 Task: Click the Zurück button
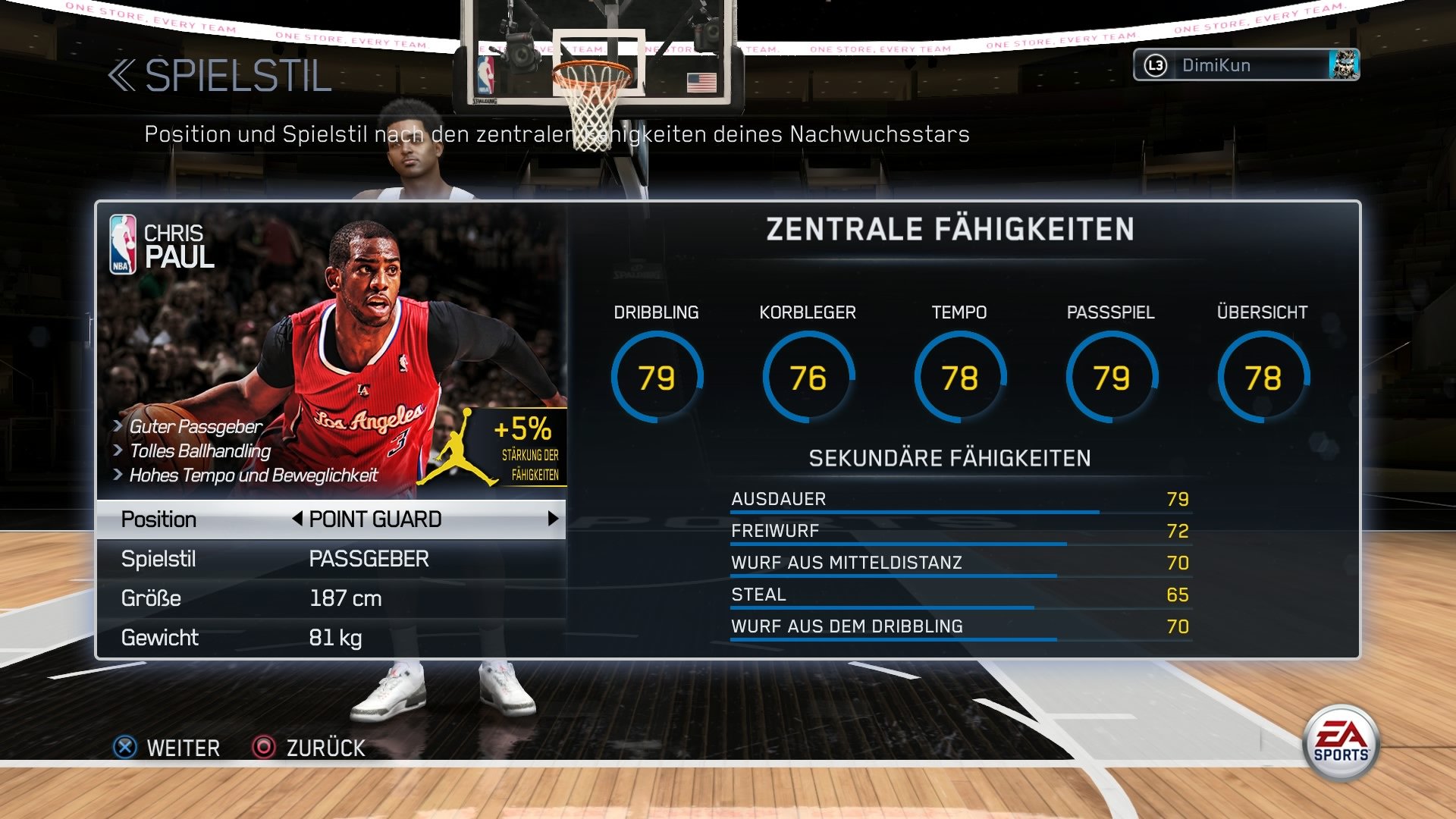(x=325, y=748)
